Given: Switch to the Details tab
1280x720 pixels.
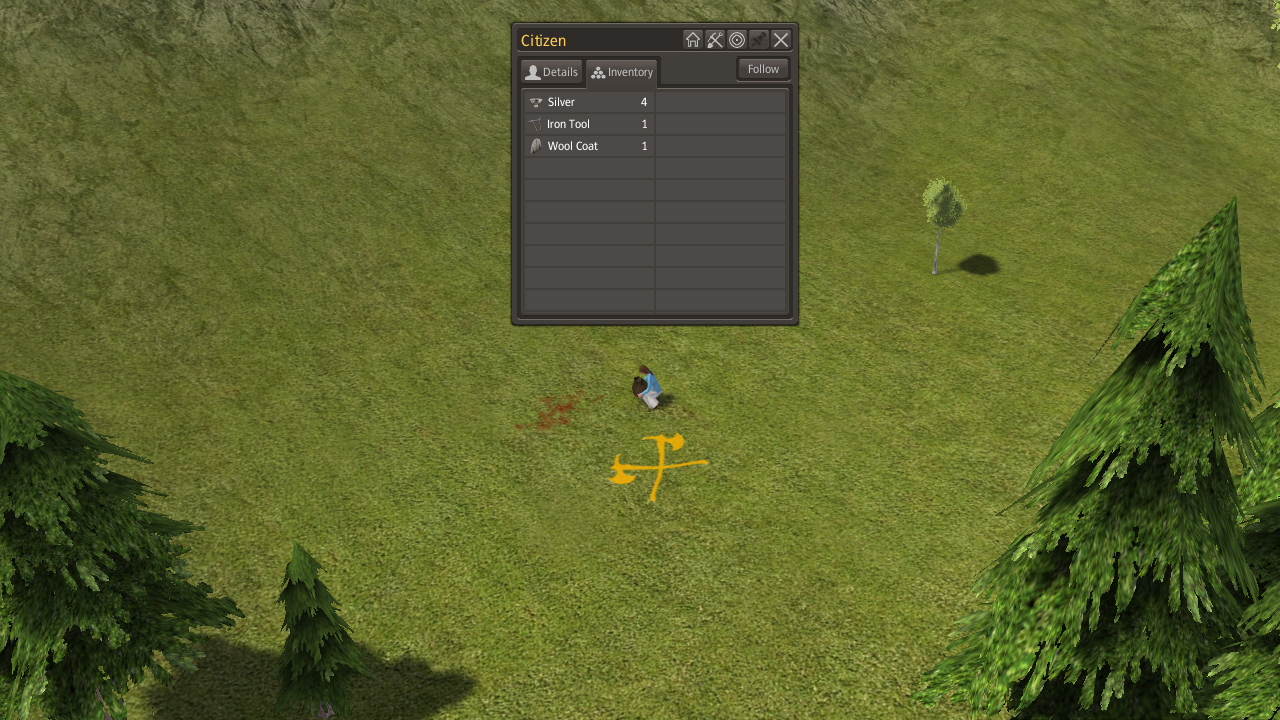Looking at the screenshot, I should (551, 72).
